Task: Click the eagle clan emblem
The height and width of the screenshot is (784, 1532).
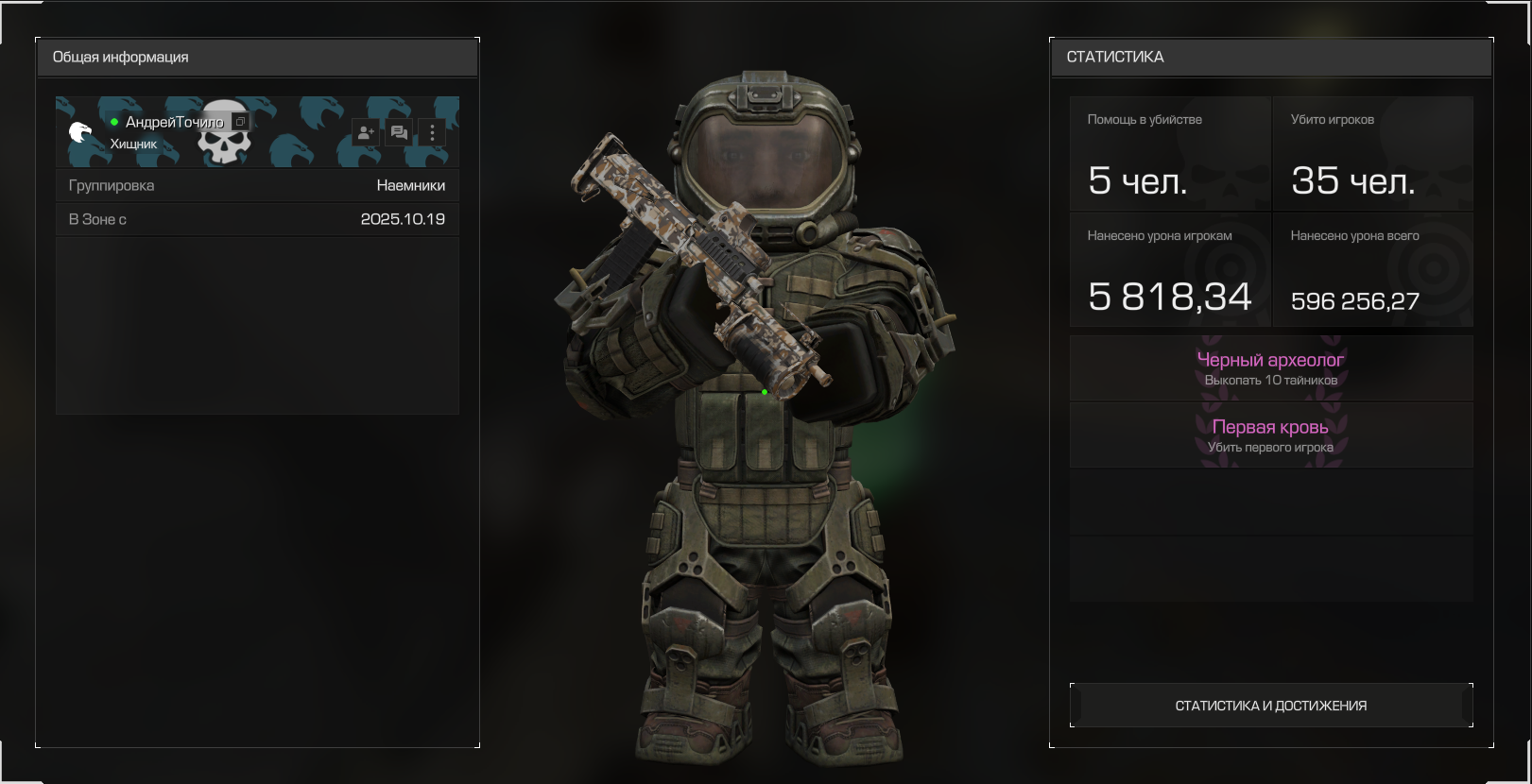Action: click(x=81, y=132)
